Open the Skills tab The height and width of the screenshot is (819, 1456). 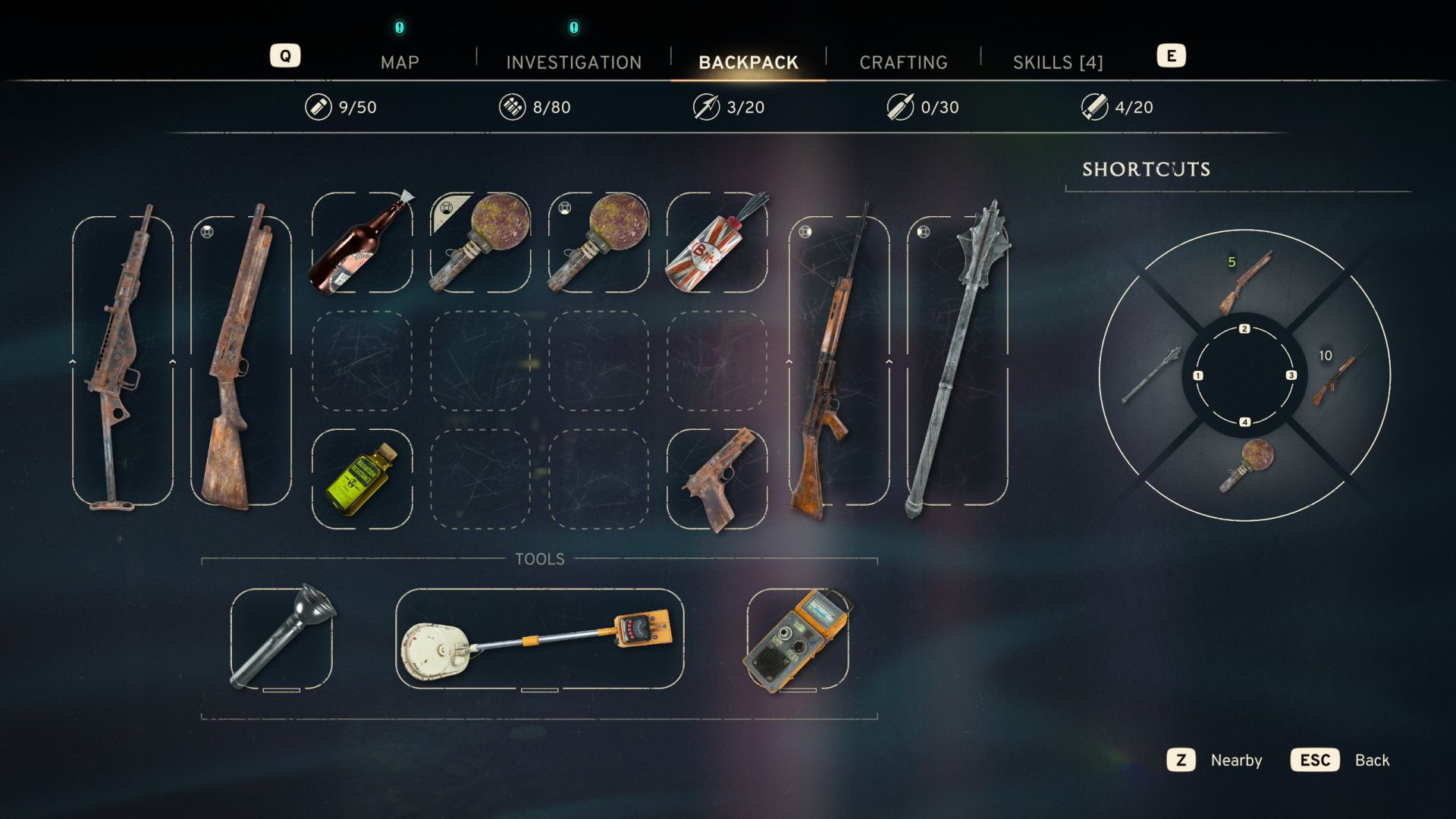pyautogui.click(x=1058, y=62)
